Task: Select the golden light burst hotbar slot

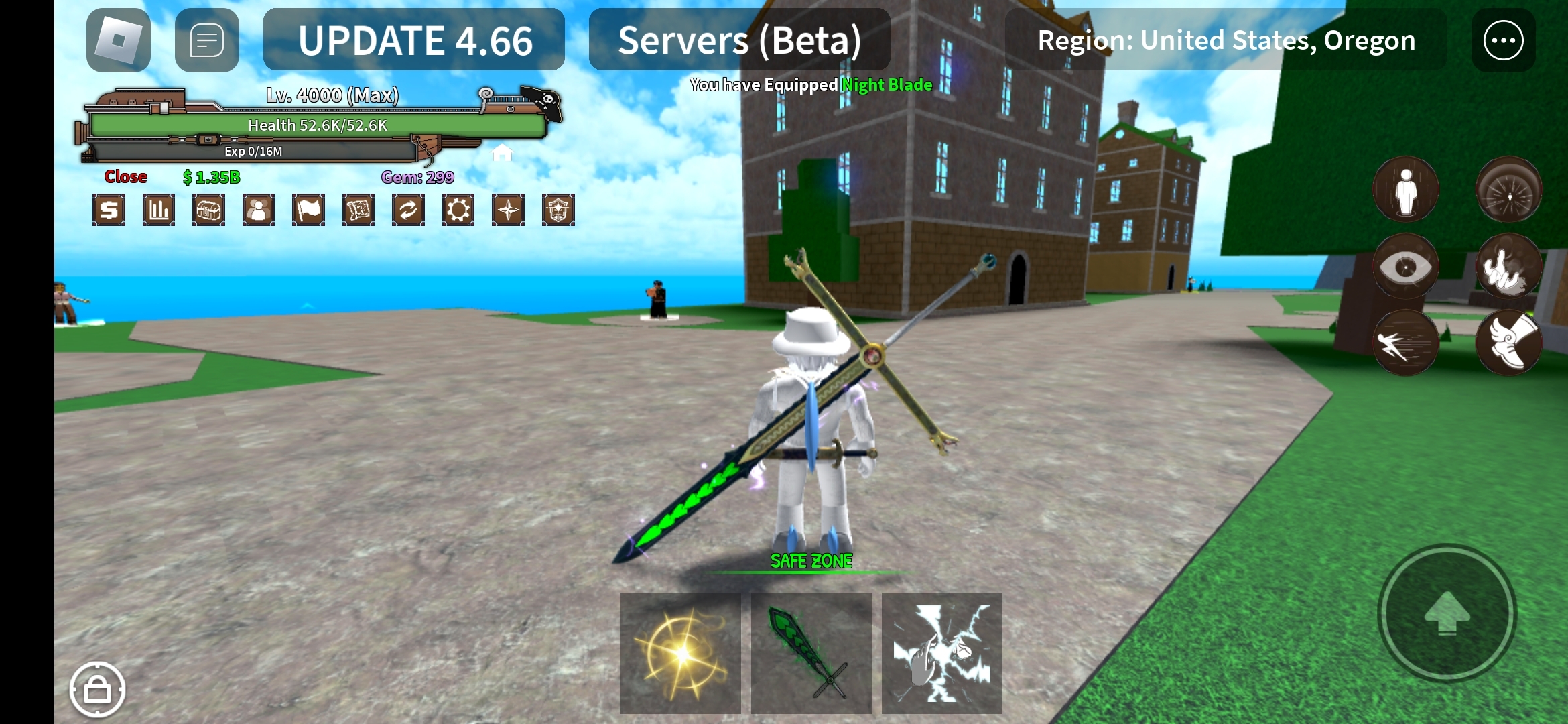Action: tap(681, 653)
